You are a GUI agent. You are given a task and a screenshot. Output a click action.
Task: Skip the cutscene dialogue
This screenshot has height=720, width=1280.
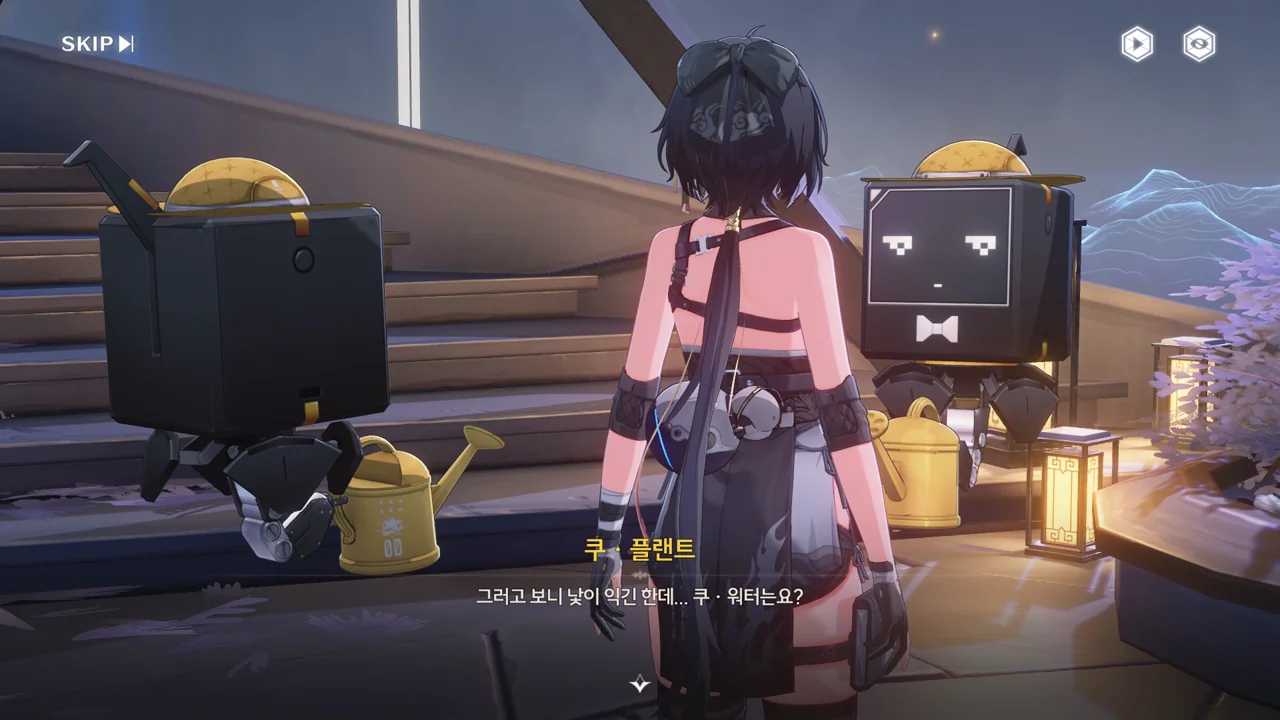(97, 44)
